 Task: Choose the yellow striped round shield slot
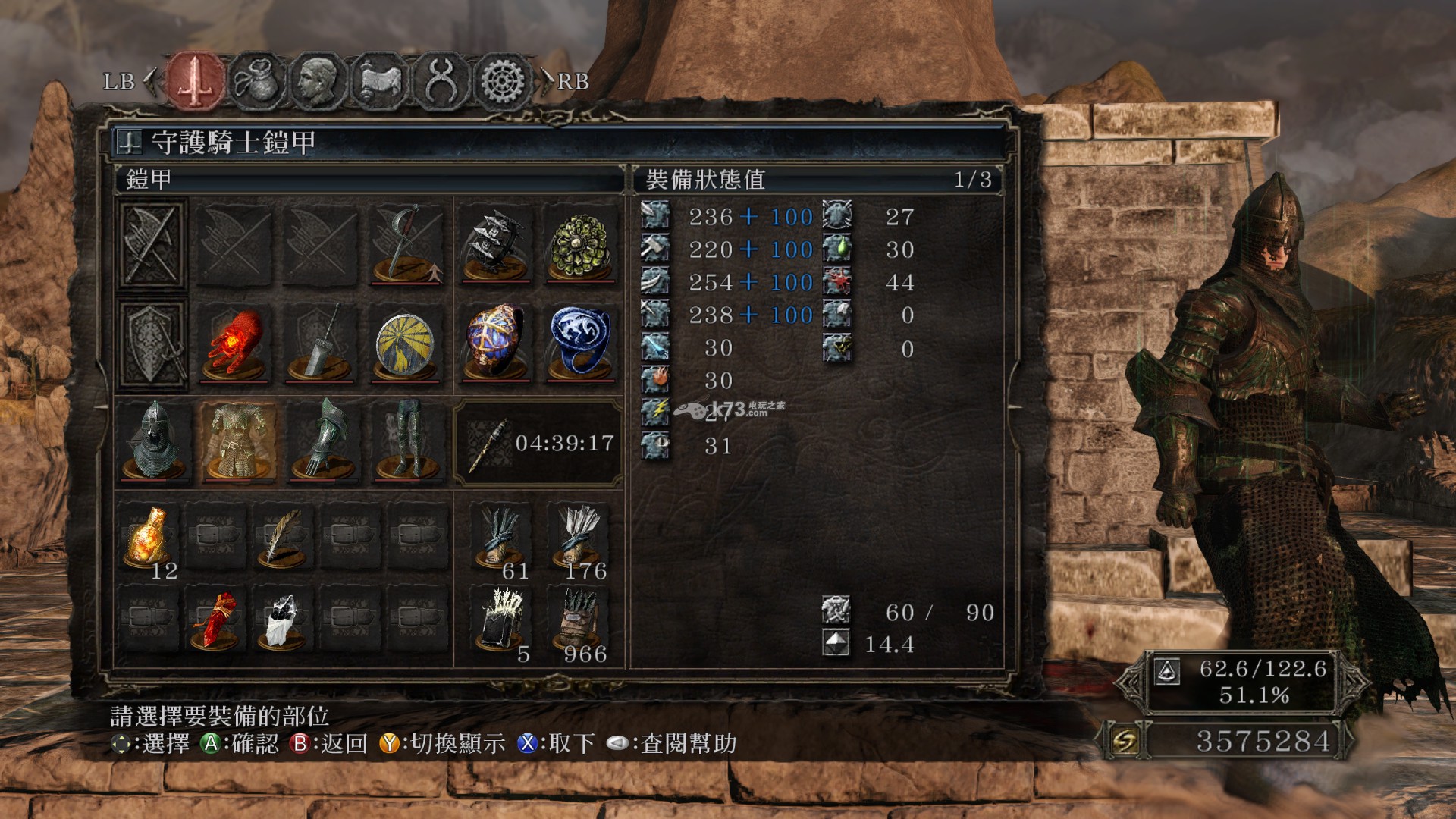tap(406, 345)
